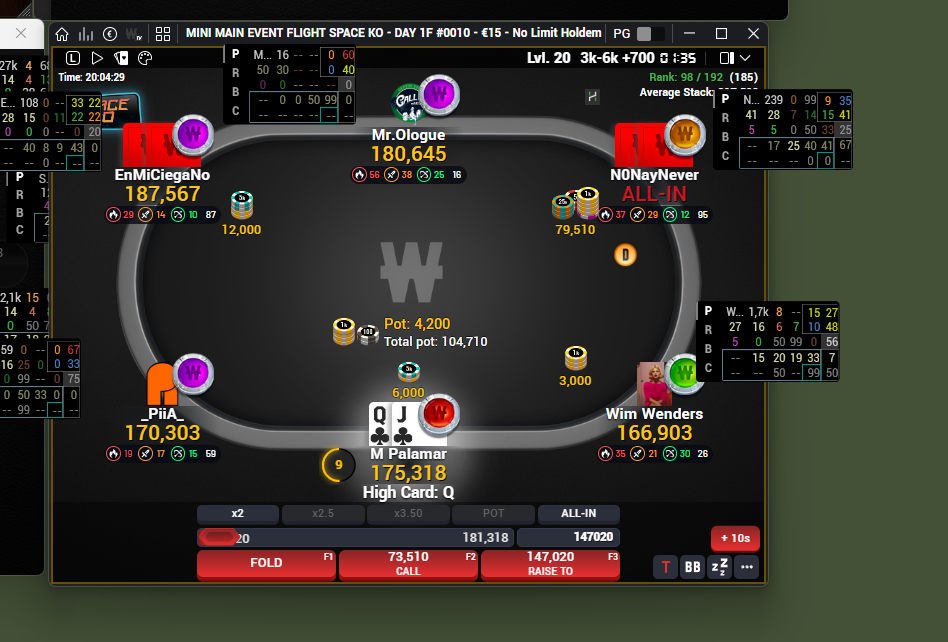Choose the ALL-IN bet preset

578,514
